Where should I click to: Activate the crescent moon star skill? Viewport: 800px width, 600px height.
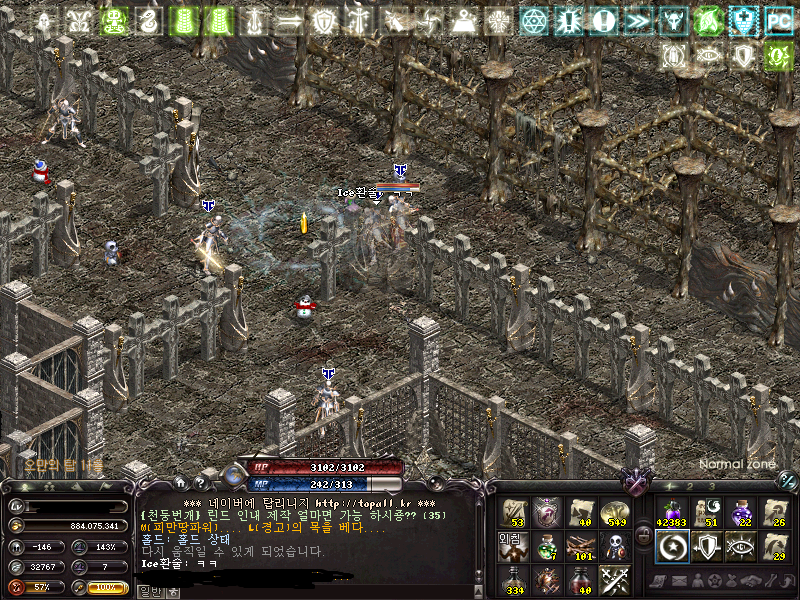click(x=670, y=546)
